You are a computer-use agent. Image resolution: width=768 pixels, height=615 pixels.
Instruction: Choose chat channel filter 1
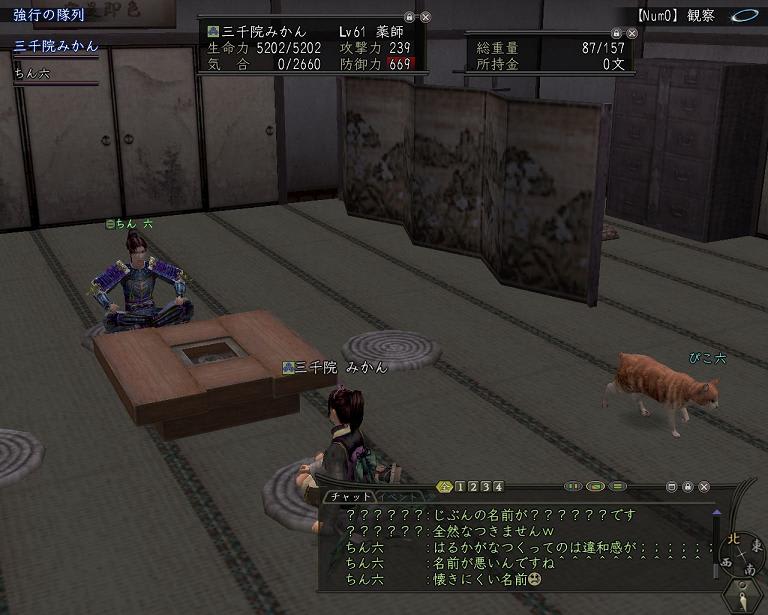[460, 487]
